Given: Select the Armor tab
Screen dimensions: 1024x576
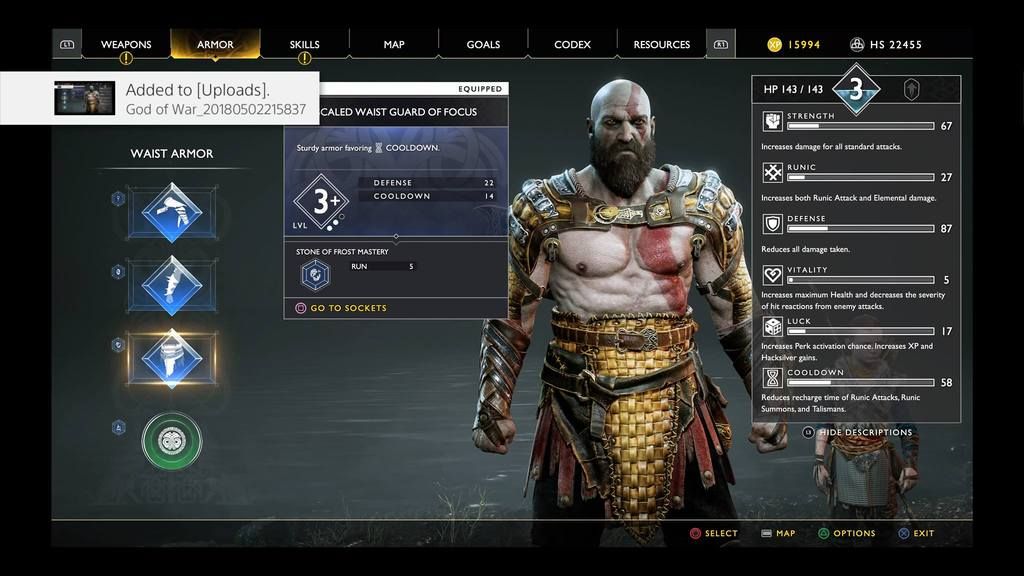Looking at the screenshot, I should (215, 44).
